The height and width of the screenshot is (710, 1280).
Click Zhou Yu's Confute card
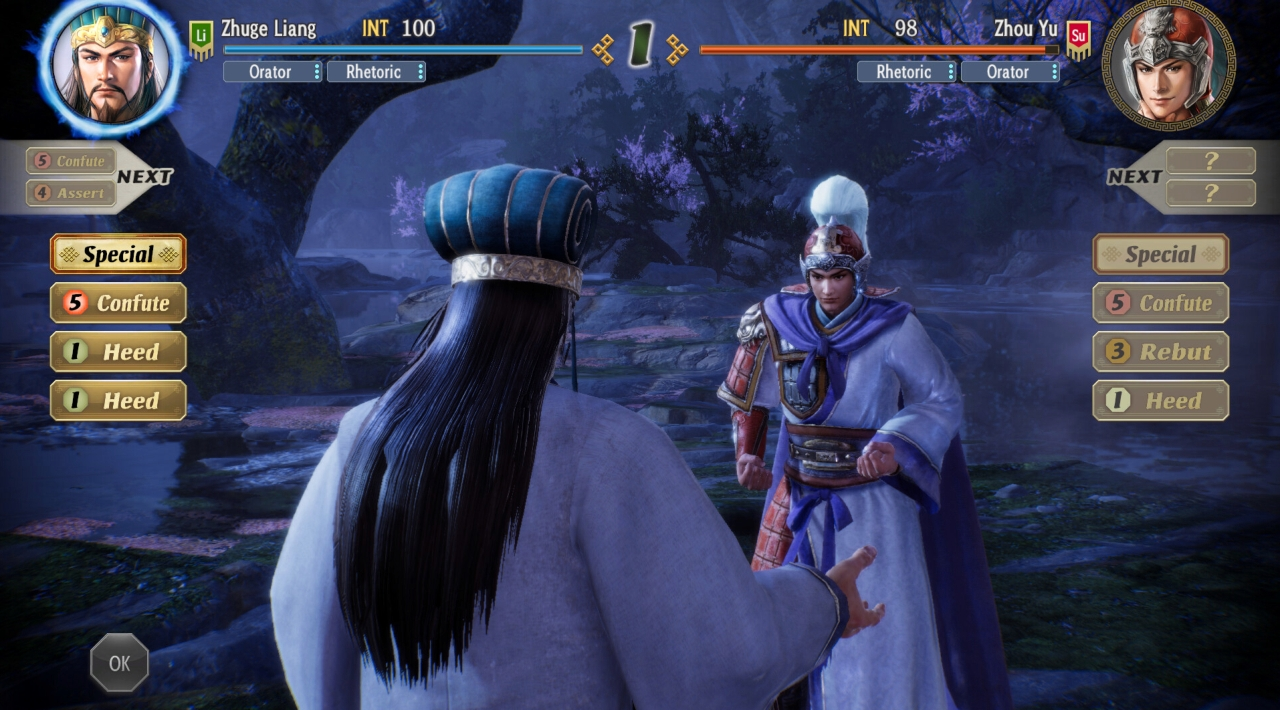coord(1160,303)
